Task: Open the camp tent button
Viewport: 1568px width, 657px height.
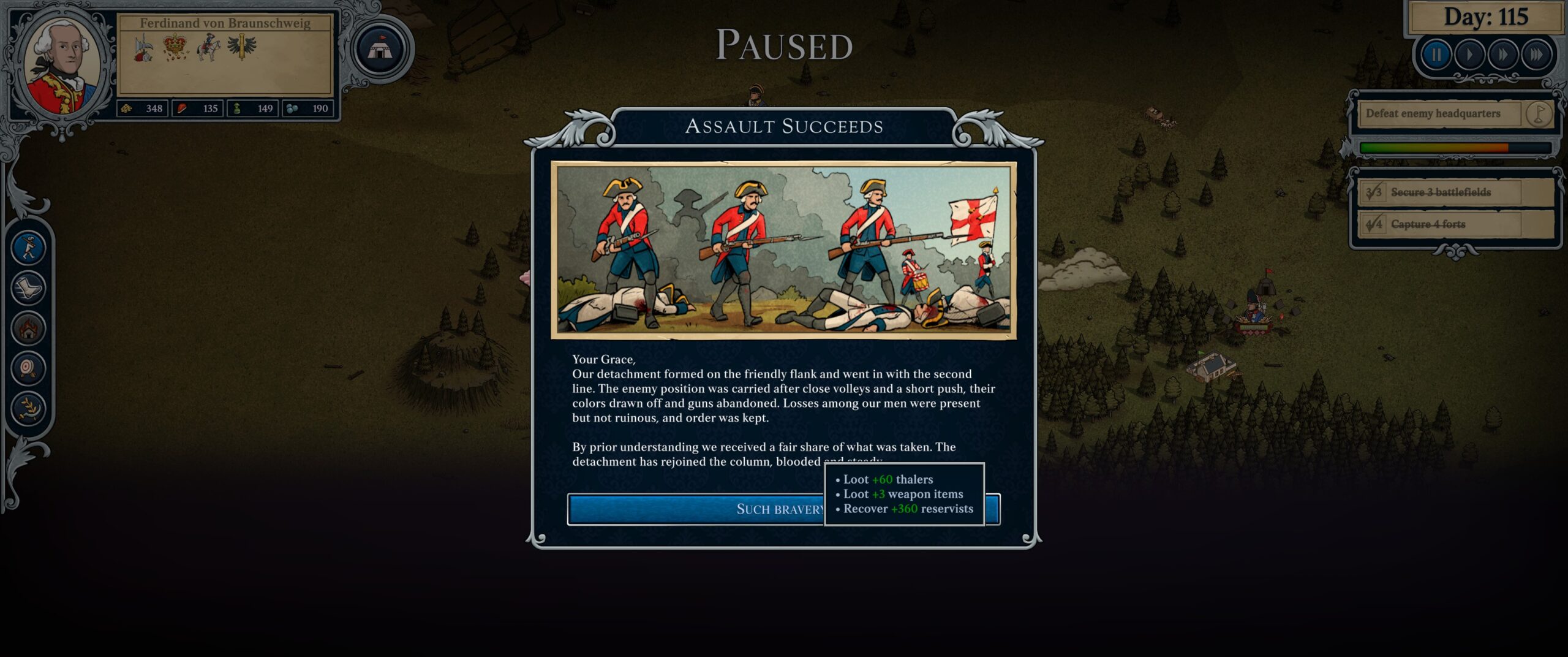Action: coord(380,50)
